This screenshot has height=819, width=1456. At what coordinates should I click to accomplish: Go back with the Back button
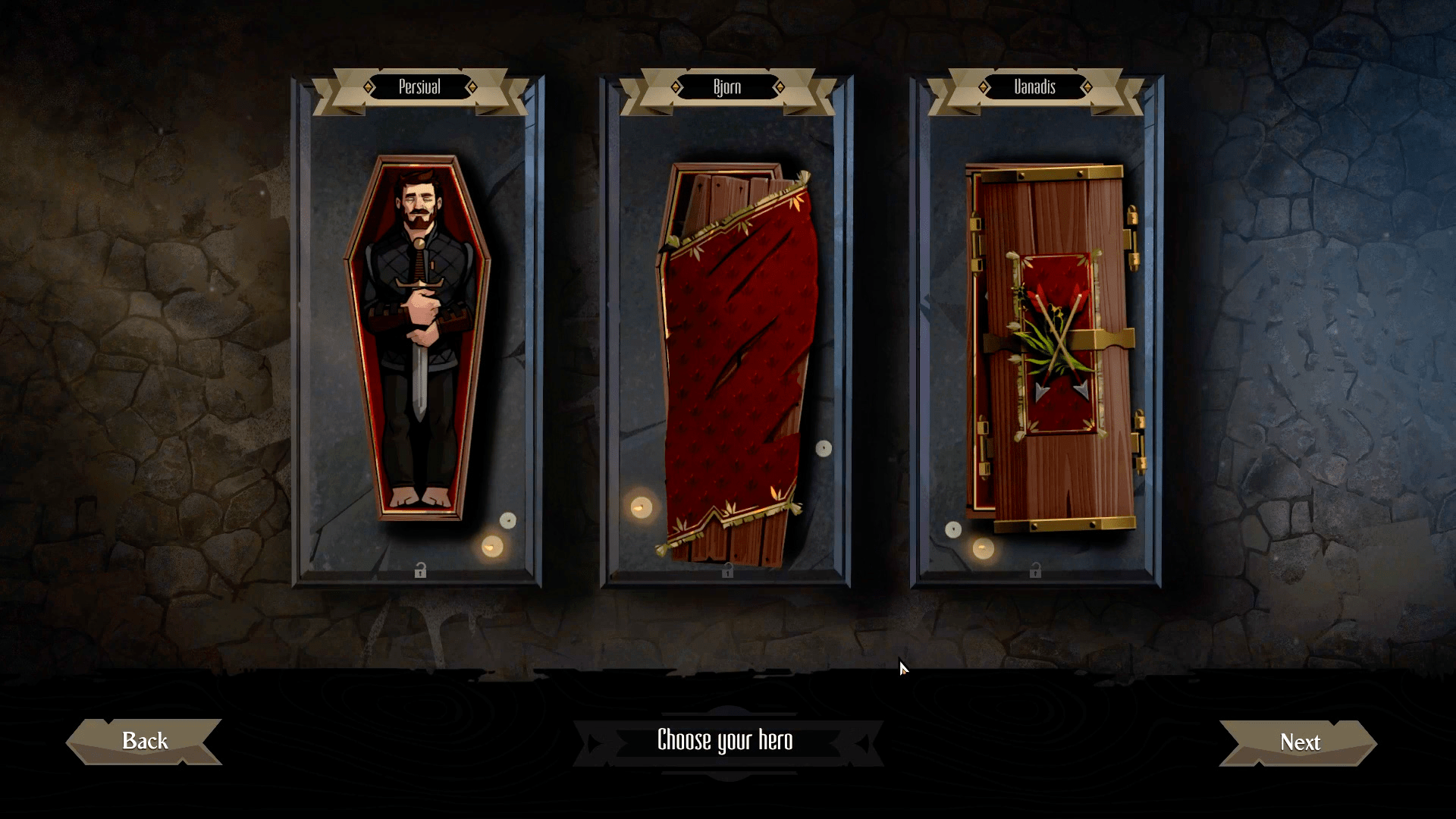145,741
